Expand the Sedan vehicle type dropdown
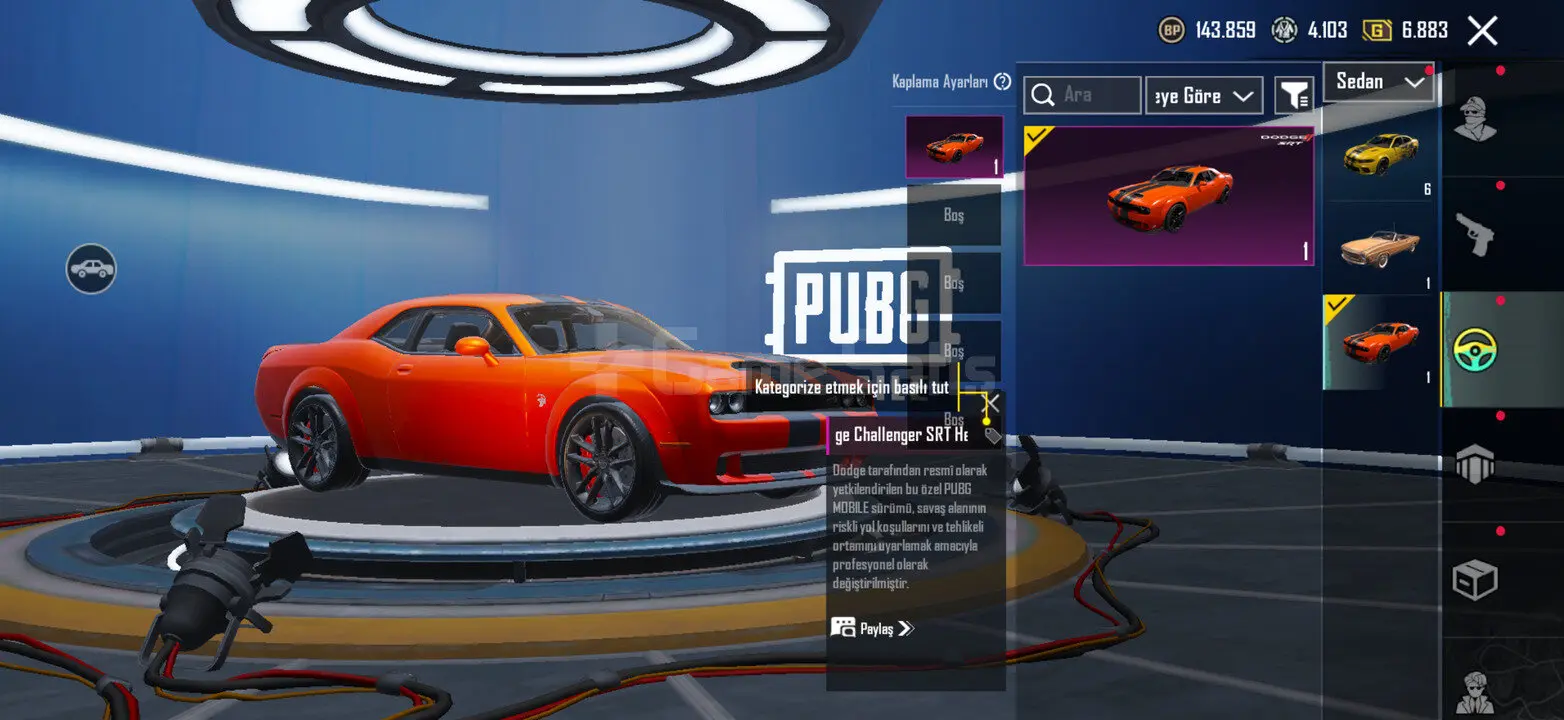Image resolution: width=1564 pixels, height=720 pixels. [1379, 82]
